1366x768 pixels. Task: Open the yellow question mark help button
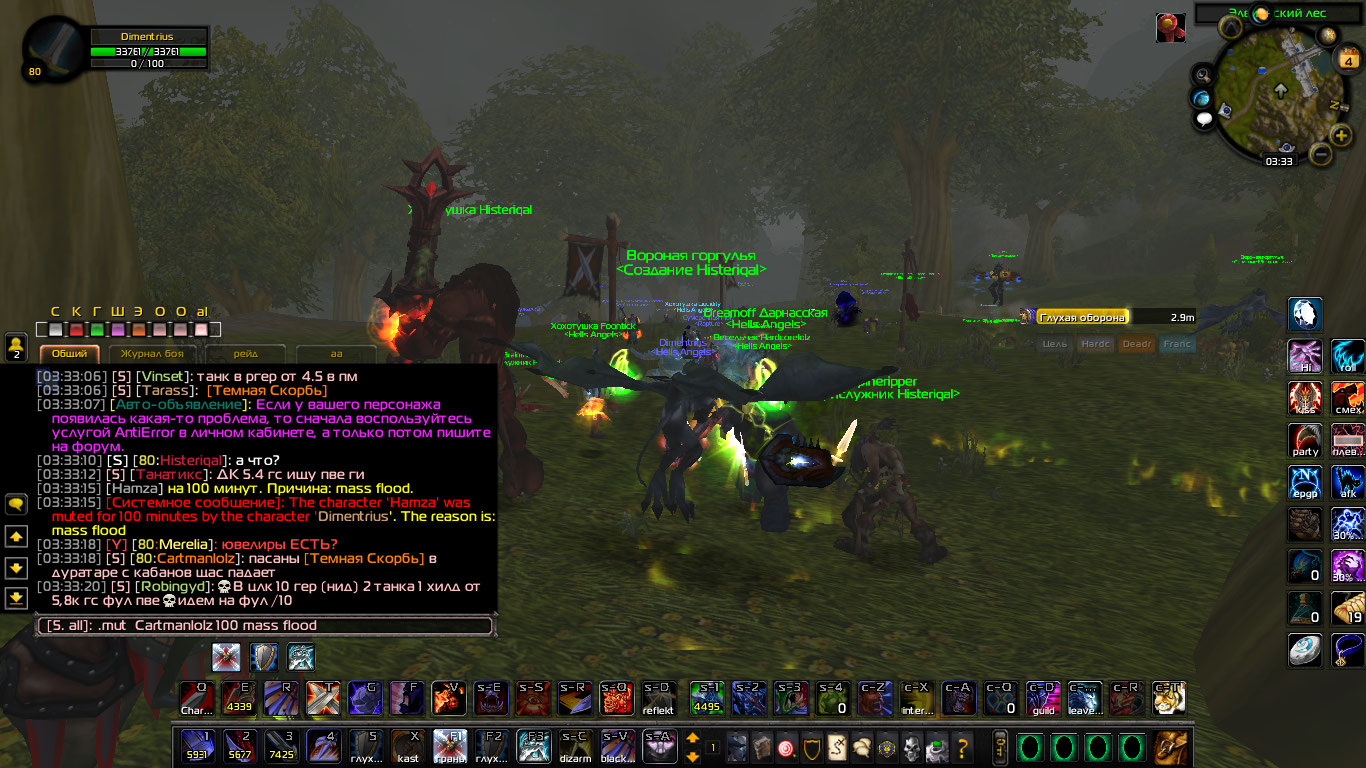pos(962,747)
